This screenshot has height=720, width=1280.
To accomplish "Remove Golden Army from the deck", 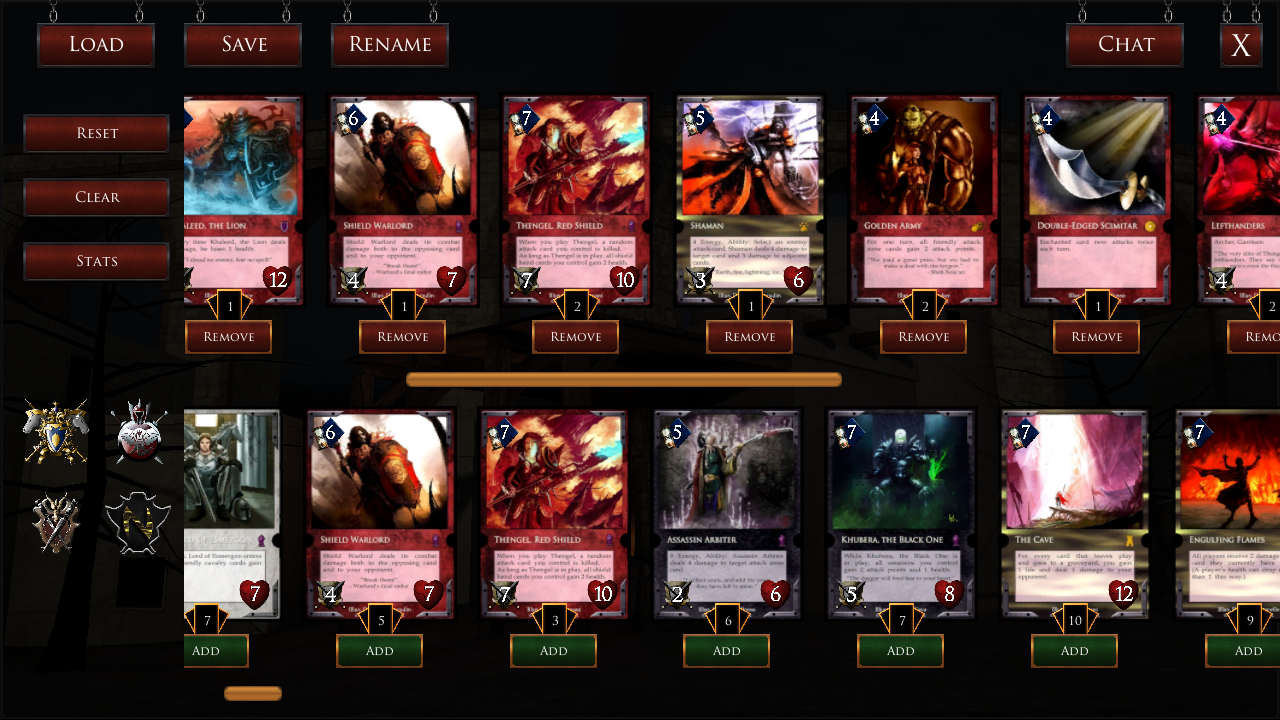I will 923,337.
